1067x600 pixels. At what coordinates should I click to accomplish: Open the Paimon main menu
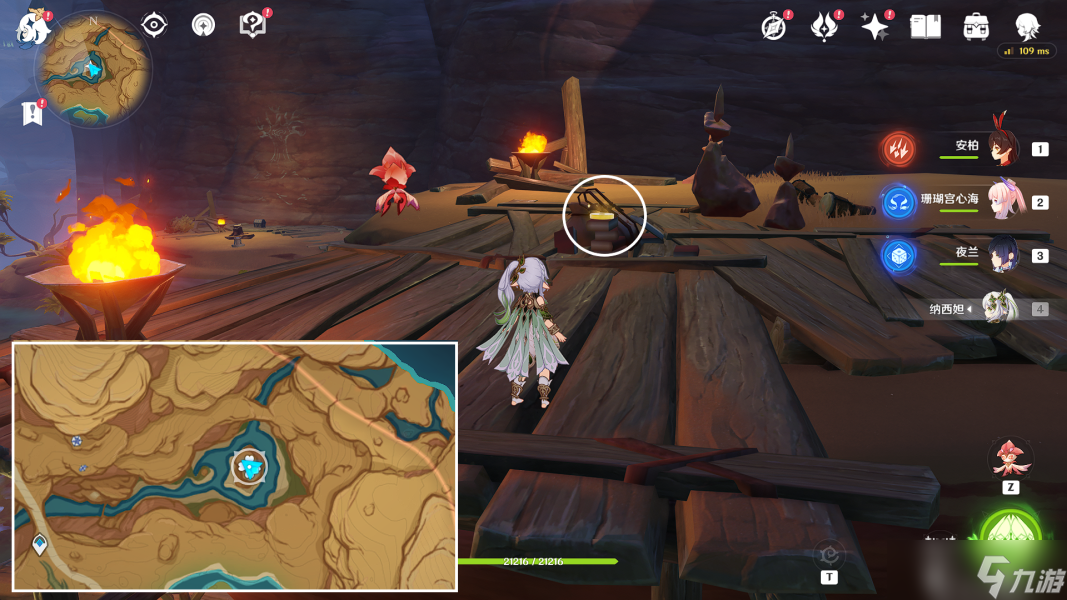tap(33, 30)
